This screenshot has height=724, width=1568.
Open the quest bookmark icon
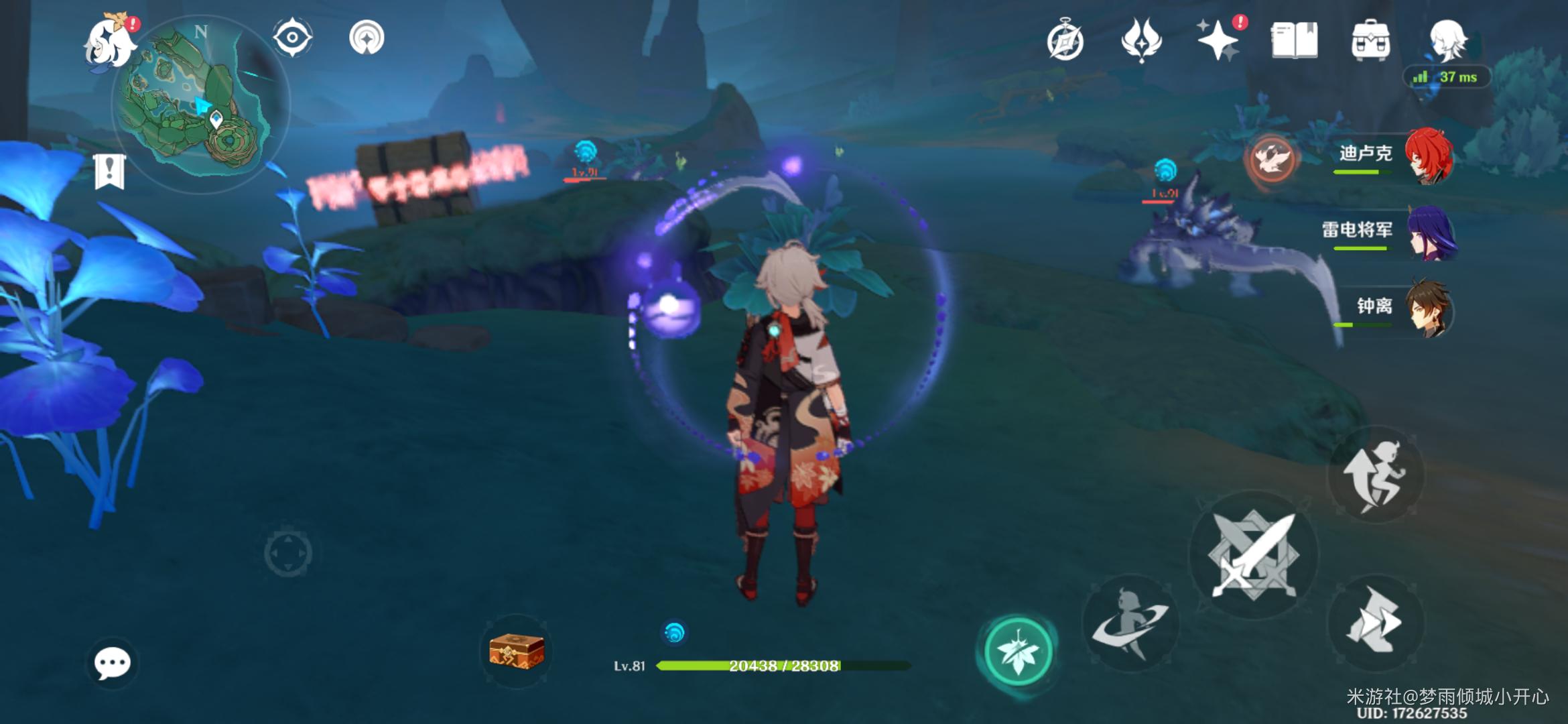[110, 171]
